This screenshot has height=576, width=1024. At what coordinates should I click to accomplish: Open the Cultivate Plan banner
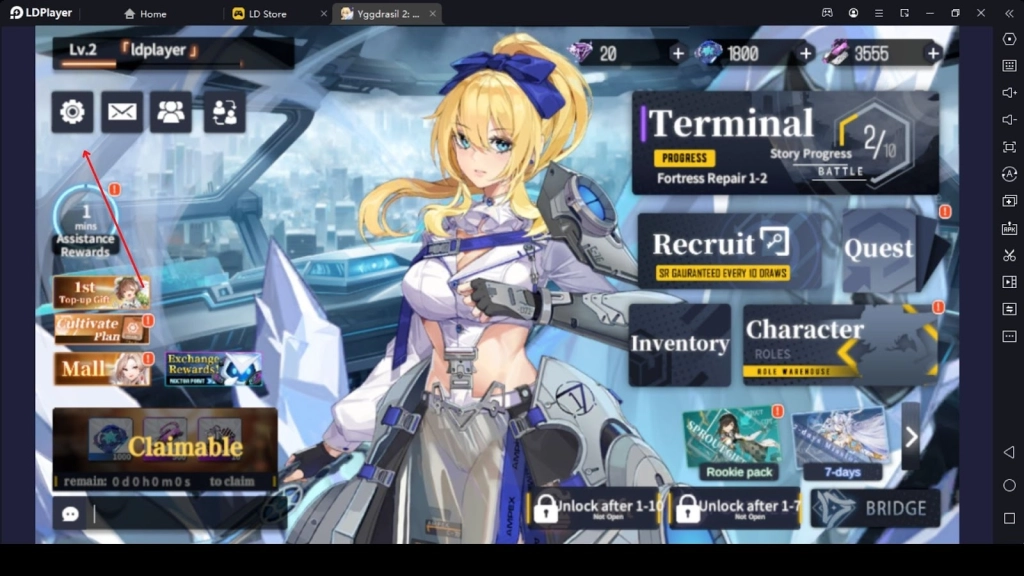101,329
